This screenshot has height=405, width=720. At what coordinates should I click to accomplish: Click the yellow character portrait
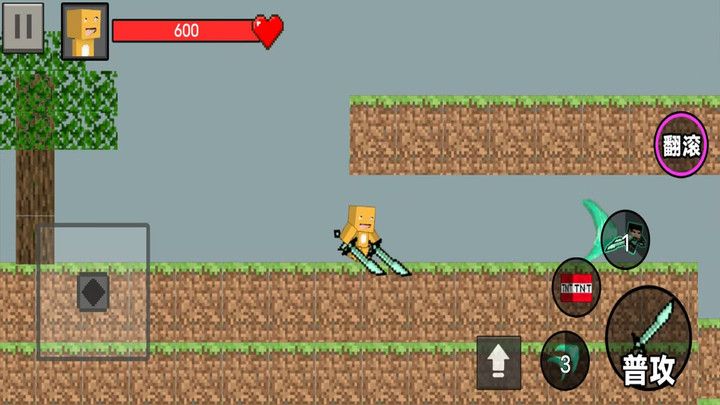(x=85, y=31)
